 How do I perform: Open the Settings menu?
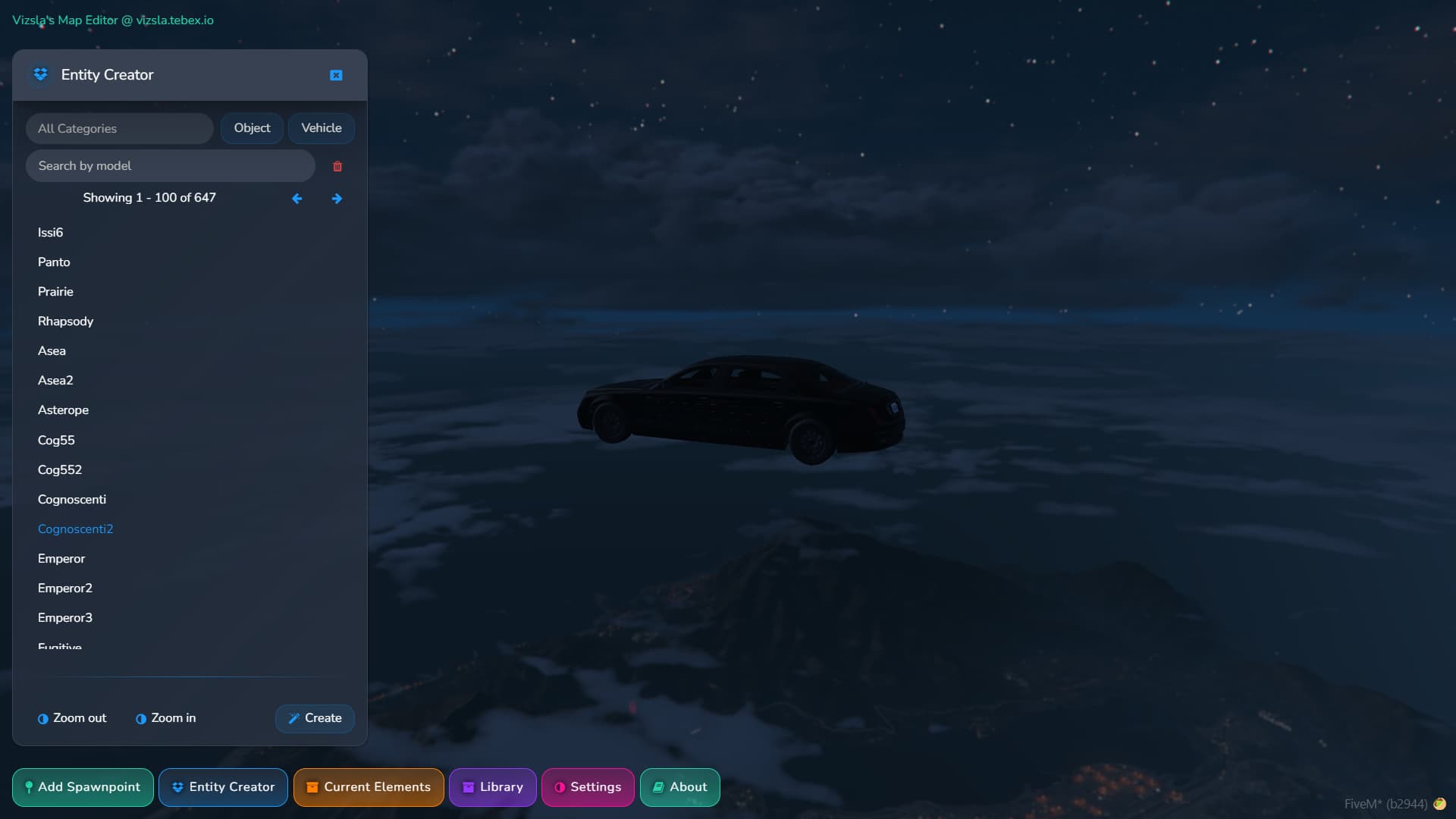click(588, 787)
